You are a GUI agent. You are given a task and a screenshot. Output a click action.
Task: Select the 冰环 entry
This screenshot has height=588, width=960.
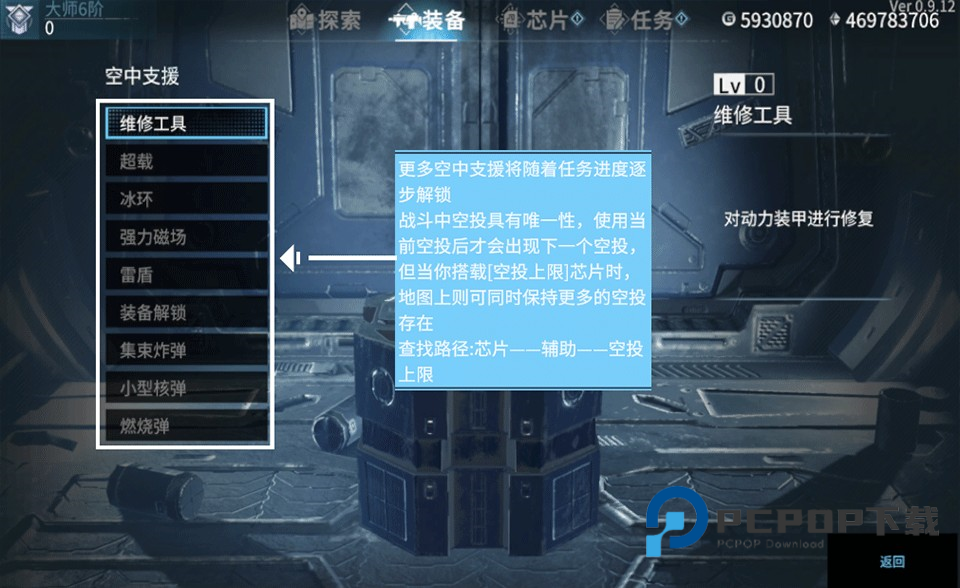[186, 199]
